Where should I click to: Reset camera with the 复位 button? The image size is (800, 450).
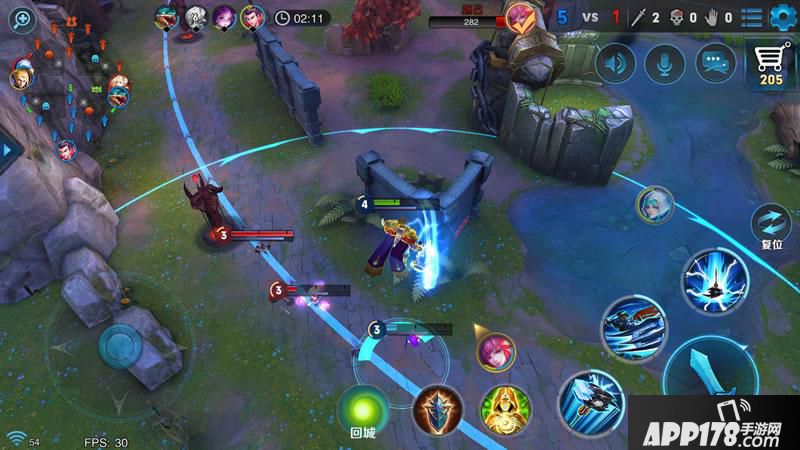(772, 227)
